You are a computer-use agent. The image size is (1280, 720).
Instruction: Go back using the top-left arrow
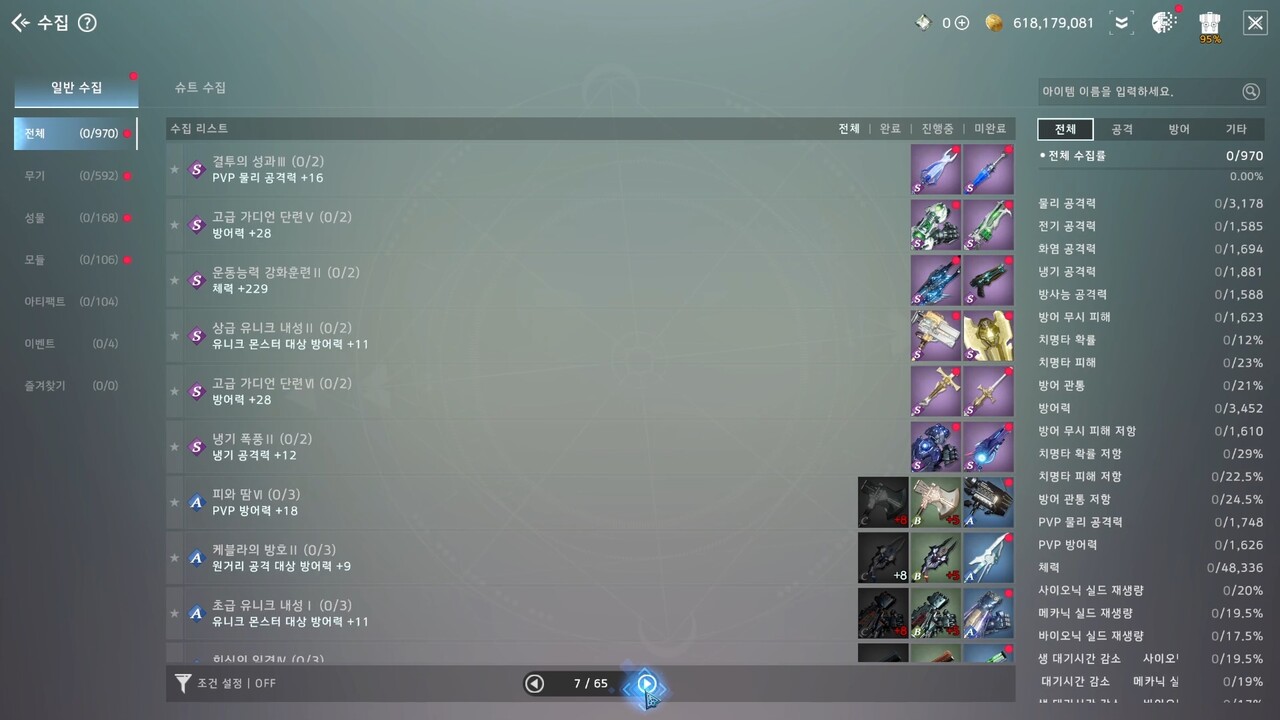[20, 23]
